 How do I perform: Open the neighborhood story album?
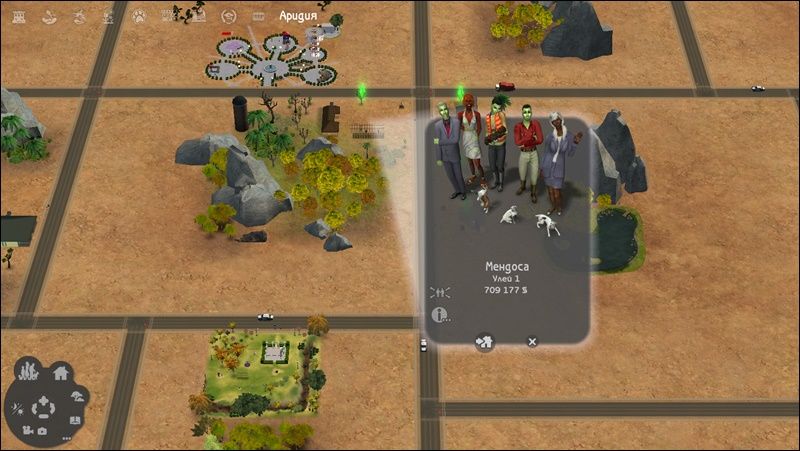(x=76, y=420)
